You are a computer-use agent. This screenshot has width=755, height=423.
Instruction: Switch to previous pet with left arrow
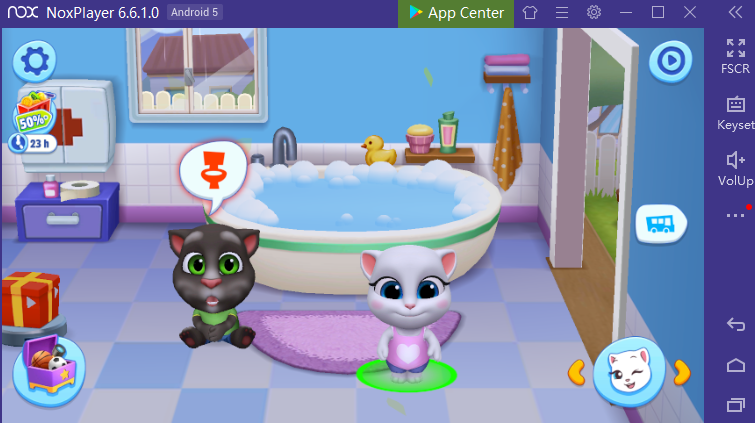[577, 372]
